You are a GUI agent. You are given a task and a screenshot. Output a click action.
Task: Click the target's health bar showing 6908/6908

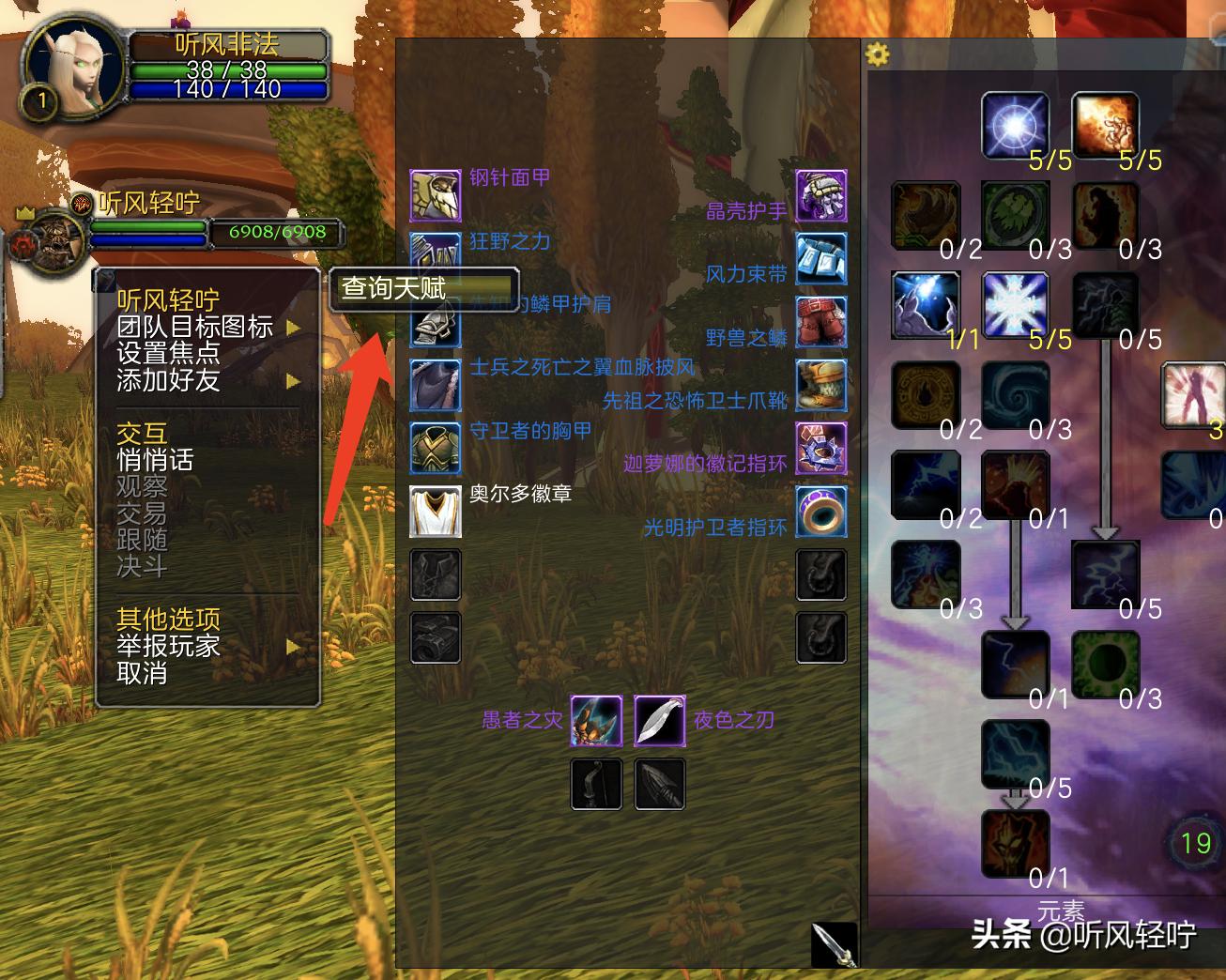216,232
